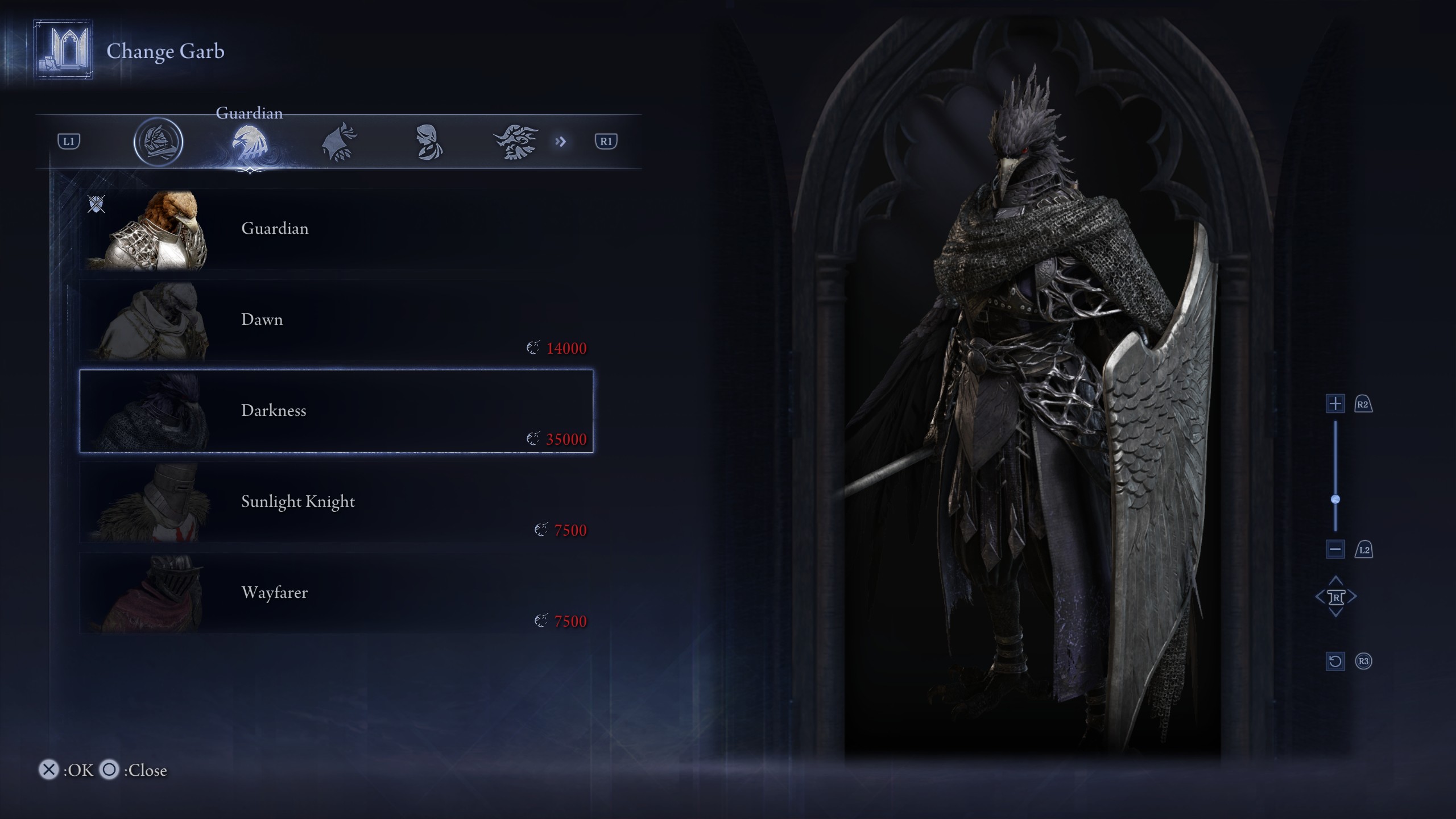This screenshot has width=1456, height=819.
Task: Zoom out the preview with minus
Action: 1335,549
